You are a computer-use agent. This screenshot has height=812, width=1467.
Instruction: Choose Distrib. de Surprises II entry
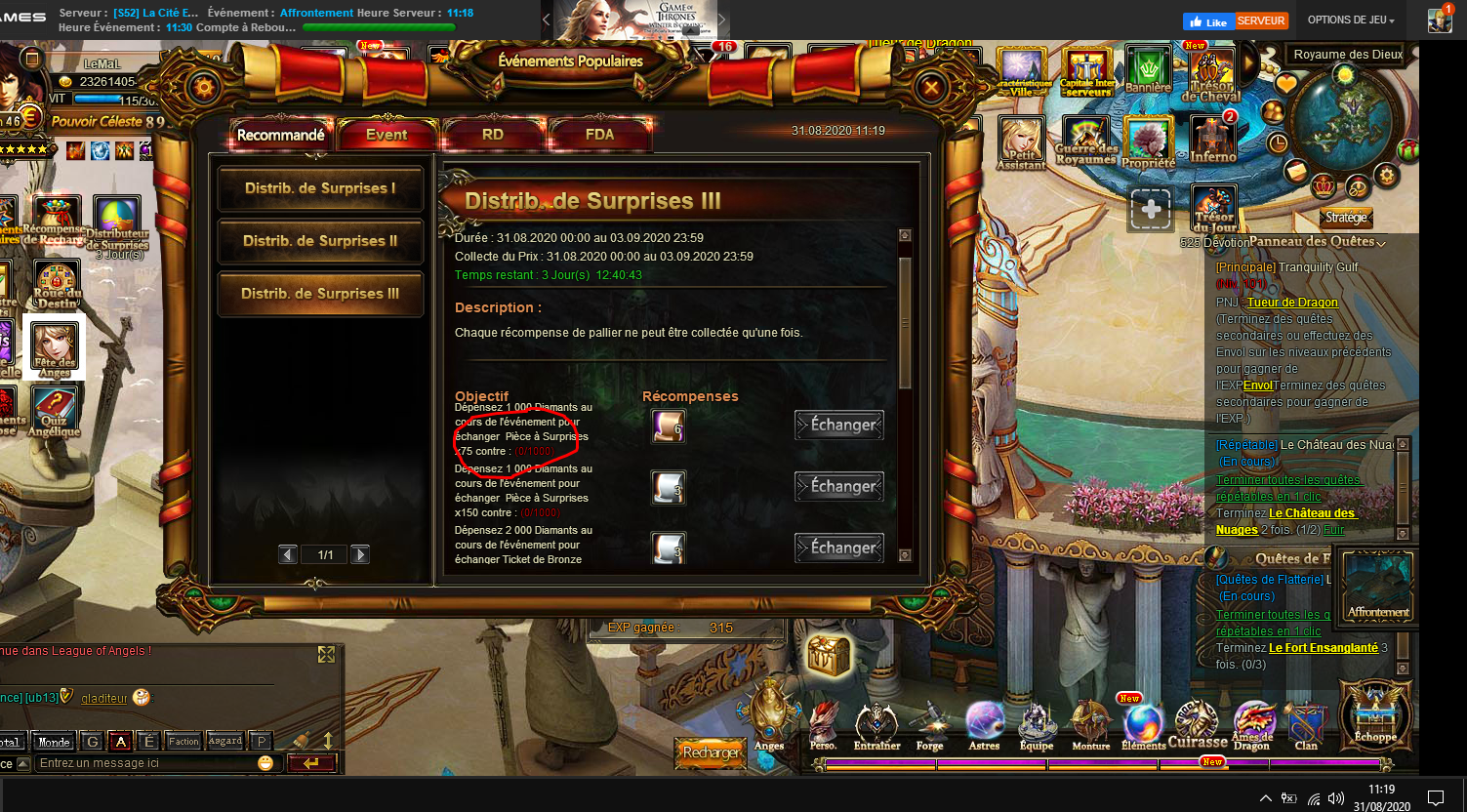(320, 241)
